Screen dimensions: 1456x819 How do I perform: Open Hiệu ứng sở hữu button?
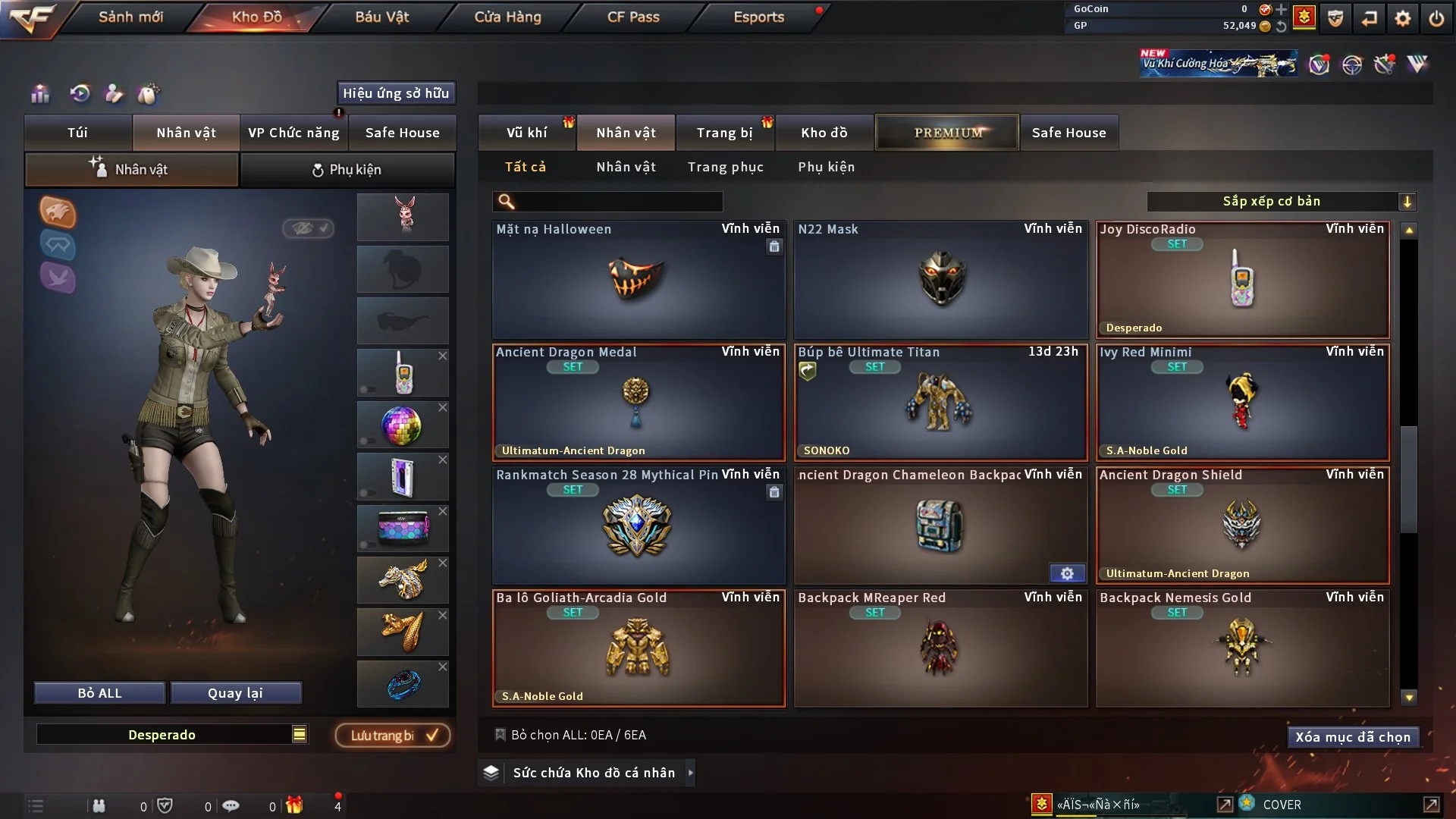[396, 93]
